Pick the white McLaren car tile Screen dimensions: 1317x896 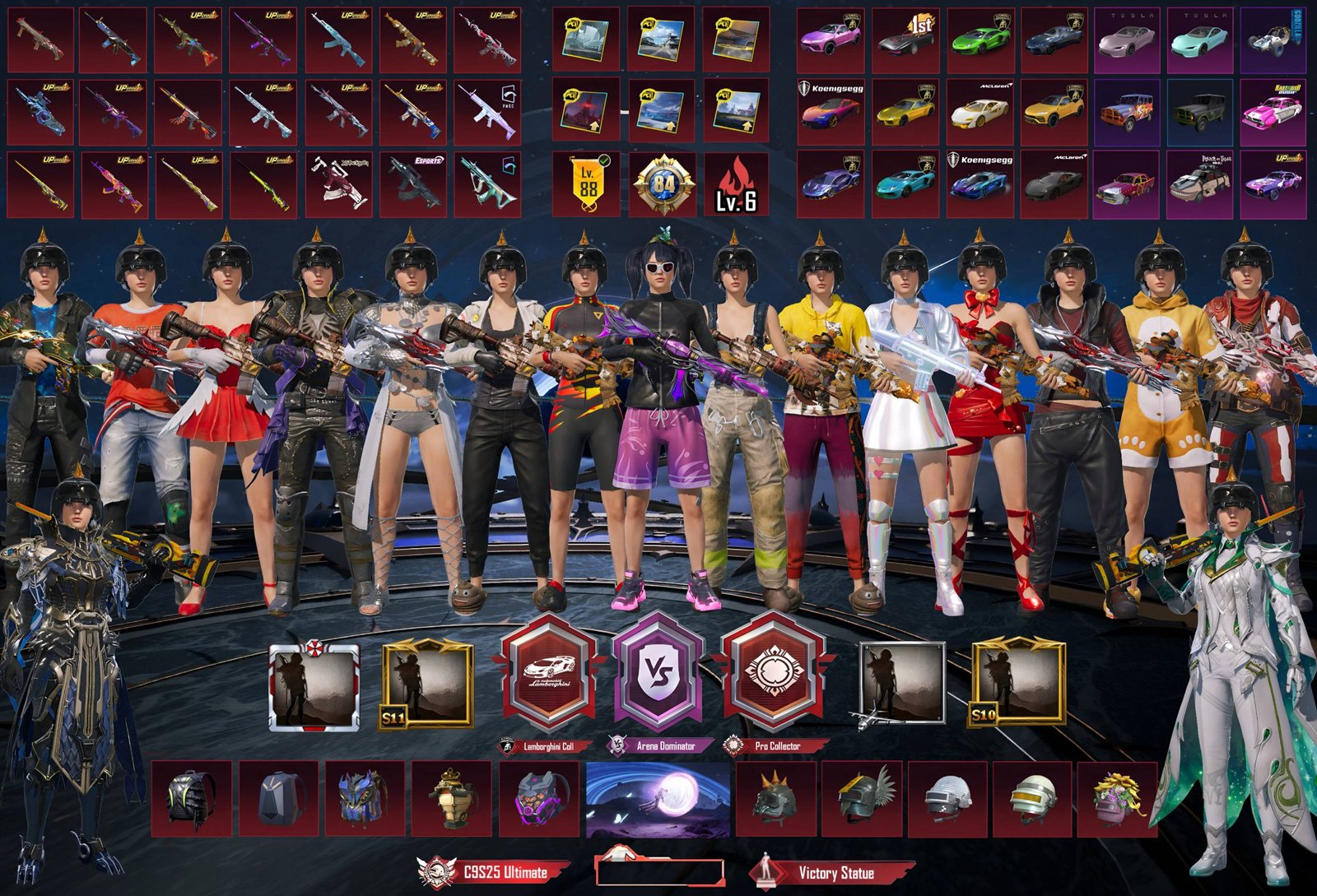click(x=980, y=112)
